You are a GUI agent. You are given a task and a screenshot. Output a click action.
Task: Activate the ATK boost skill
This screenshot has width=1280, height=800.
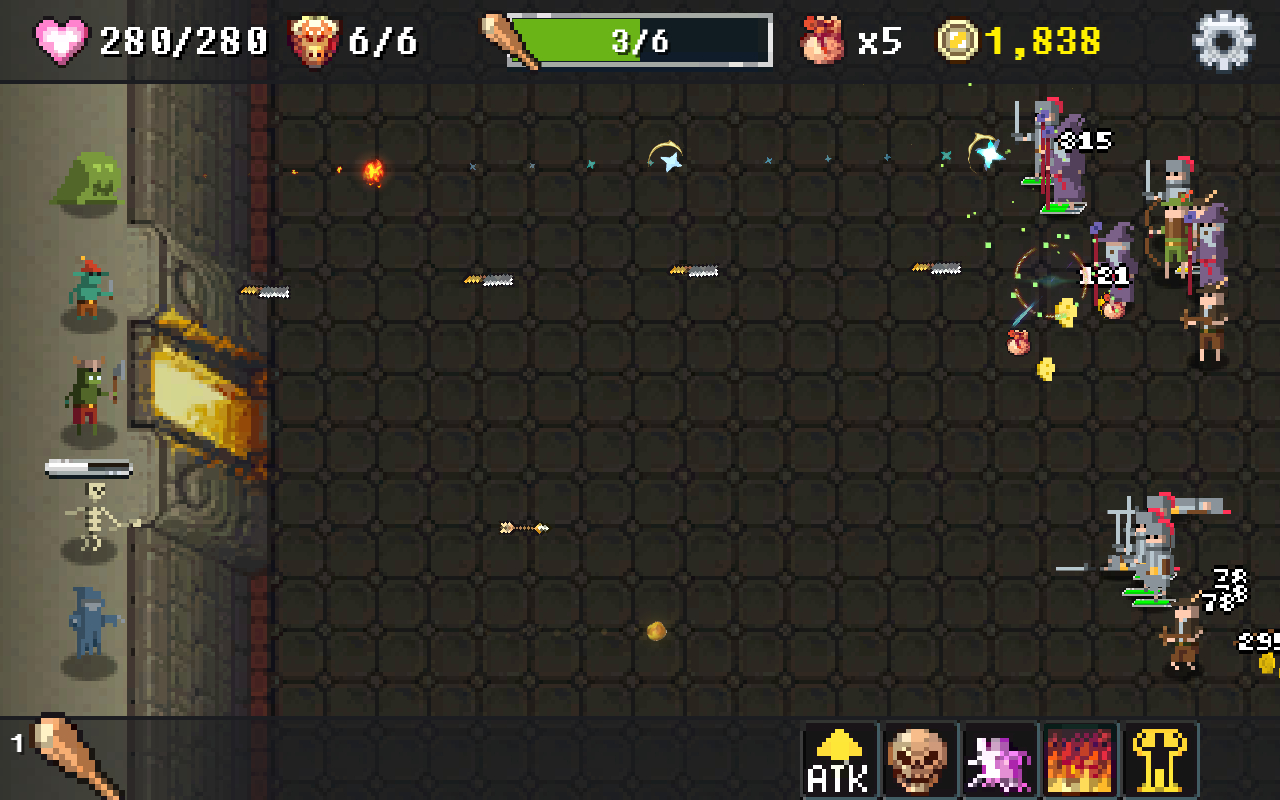coord(840,758)
